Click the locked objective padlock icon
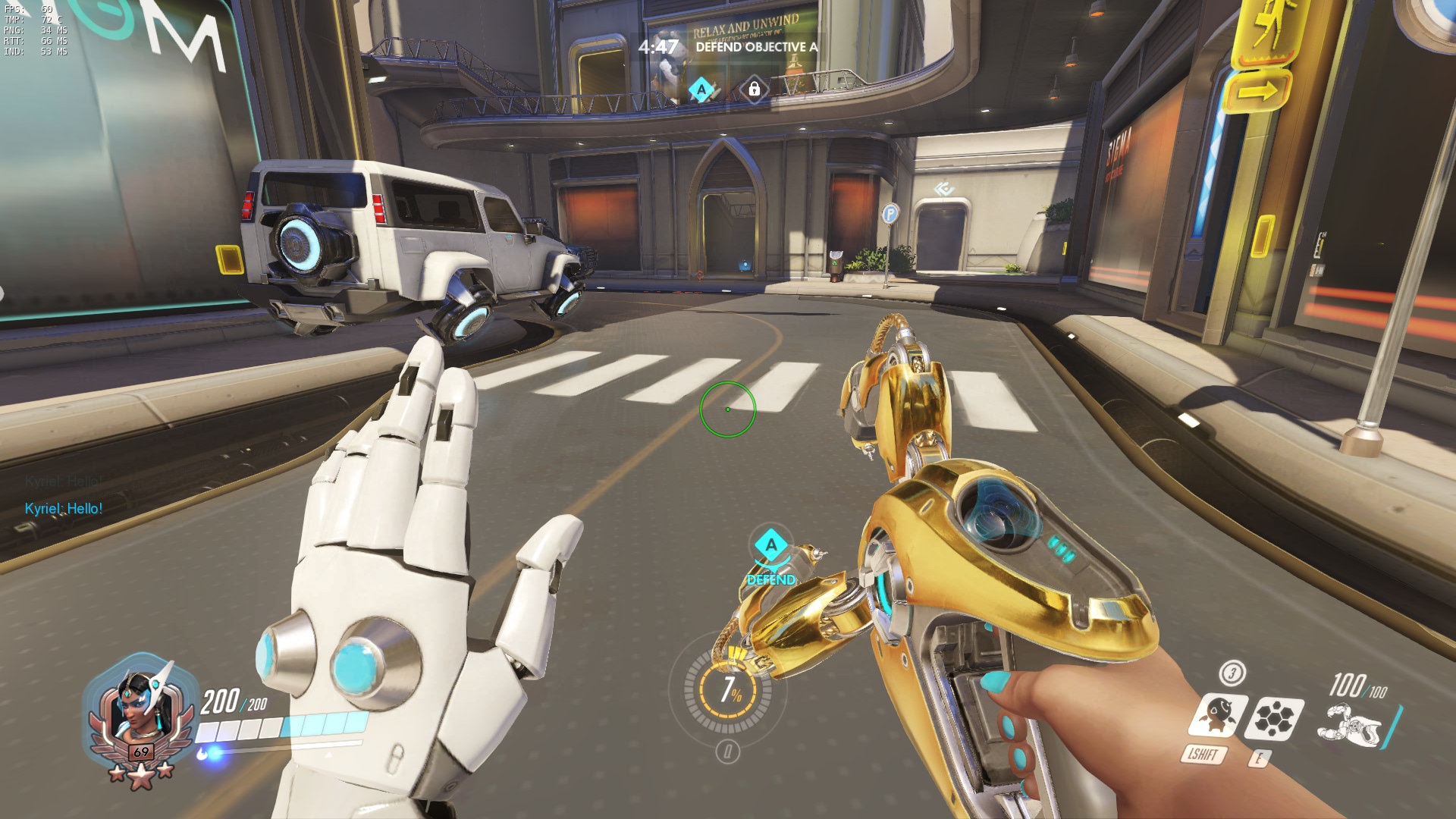The image size is (1456, 819). pyautogui.click(x=754, y=89)
